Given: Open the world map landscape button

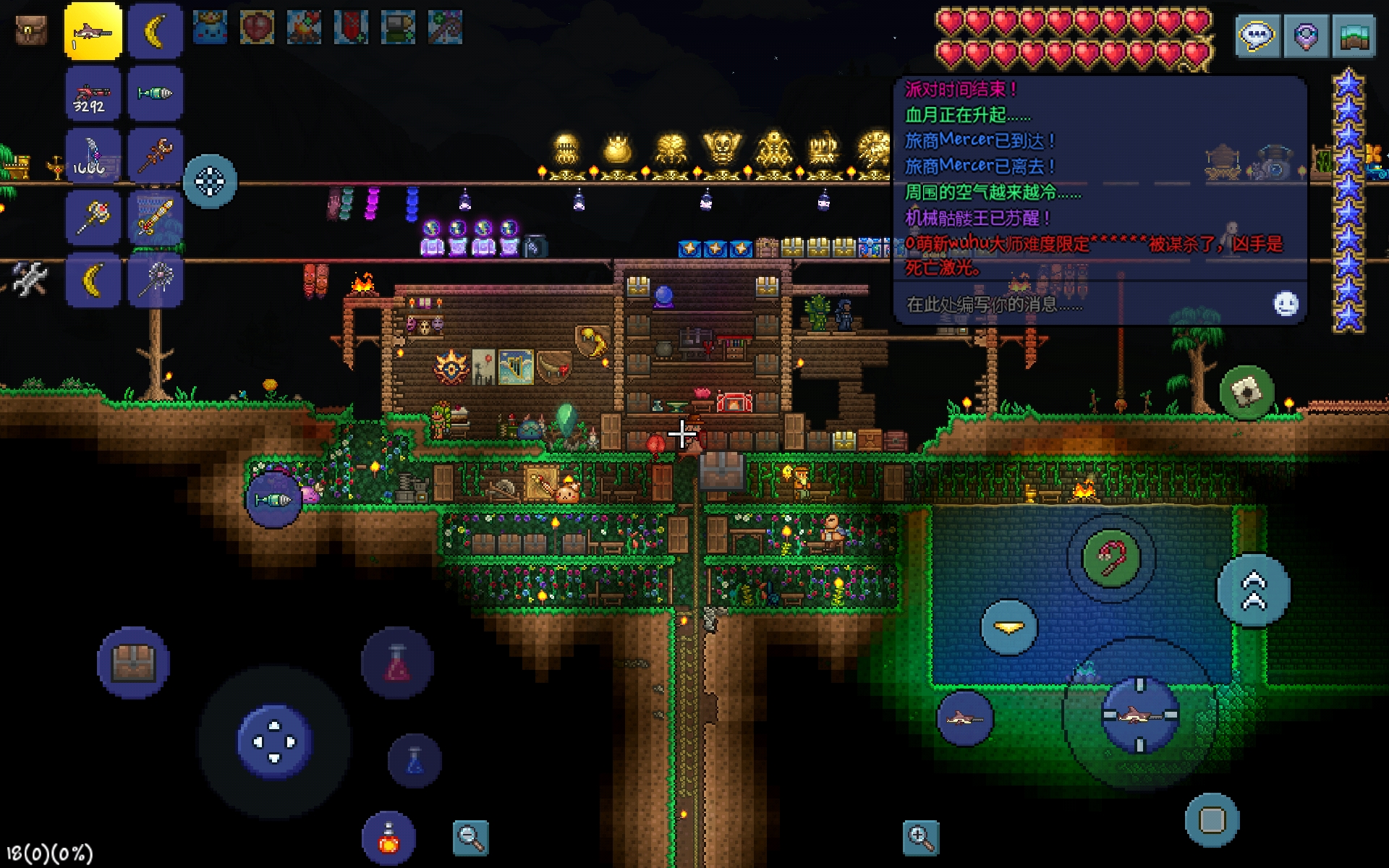Looking at the screenshot, I should (x=1354, y=35).
